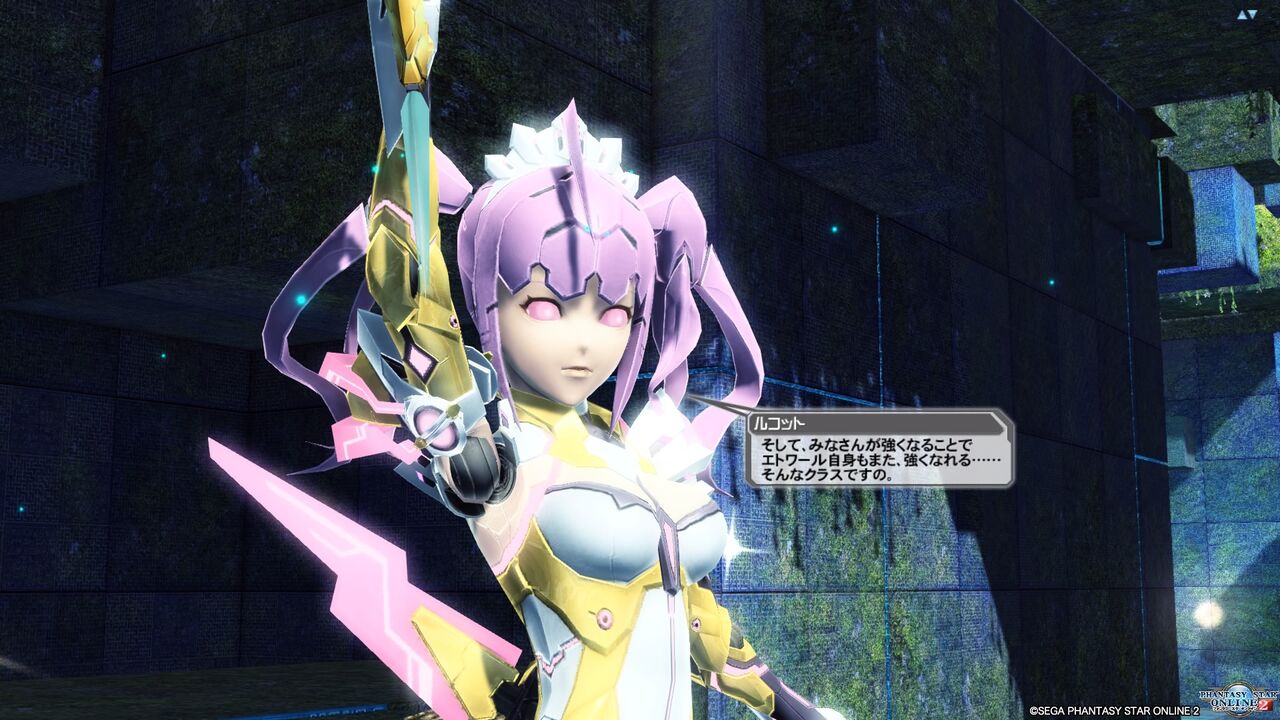Click the red 2 in the PSO2 logo

(x=1264, y=705)
